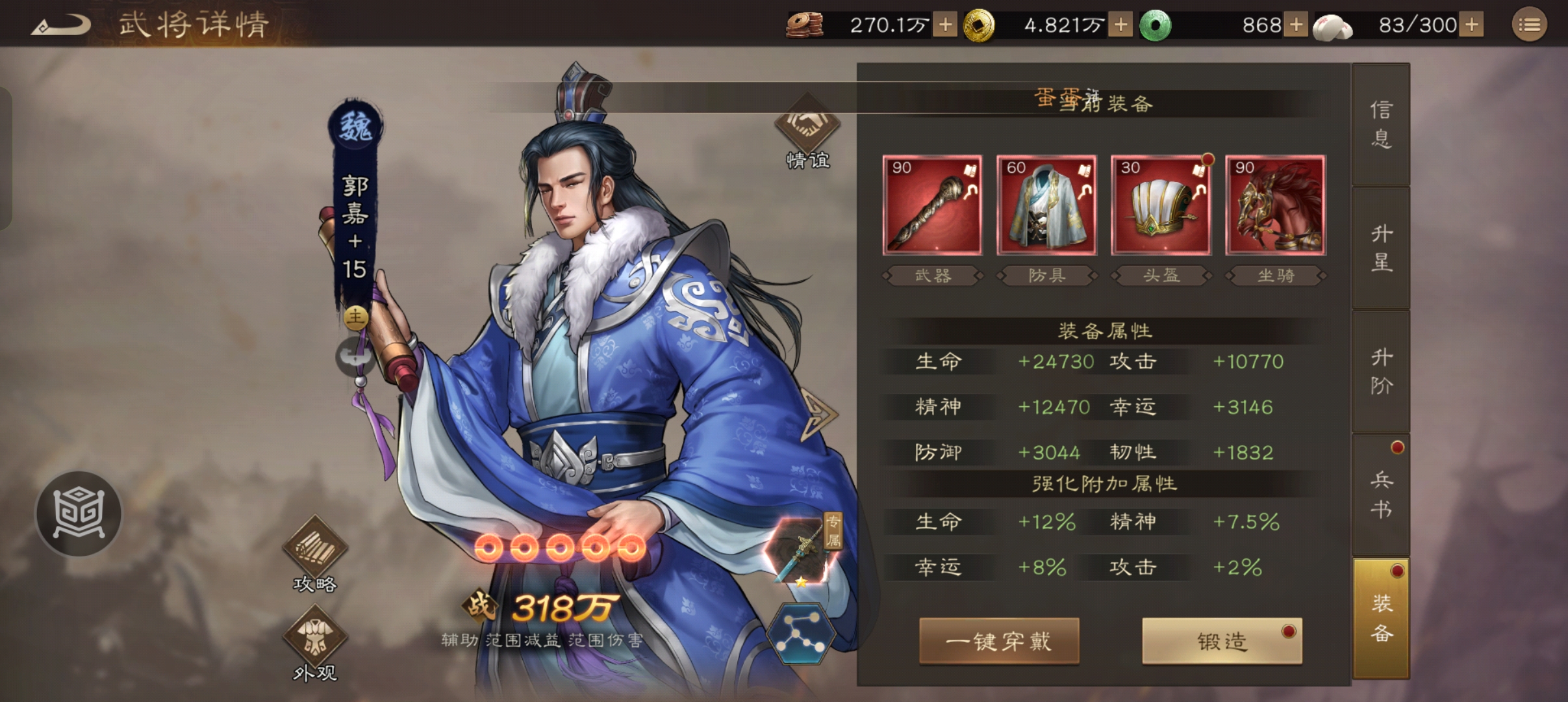The image size is (1568, 702).
Task: Select the white robe armor slot
Action: pyautogui.click(x=1046, y=205)
